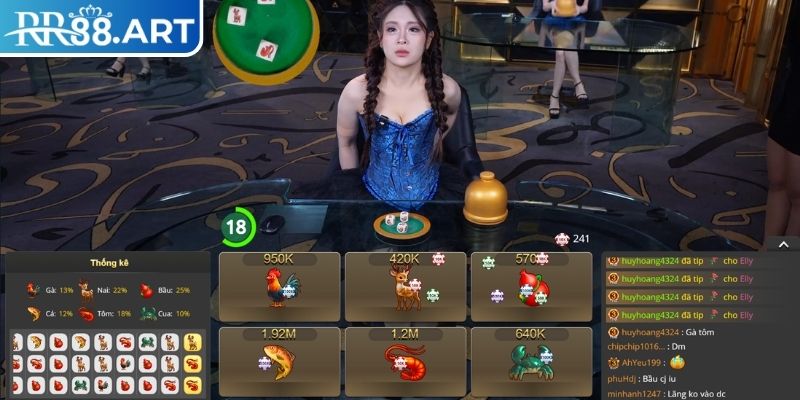Bet on the green crab tile
800x400 pixels.
(530, 358)
